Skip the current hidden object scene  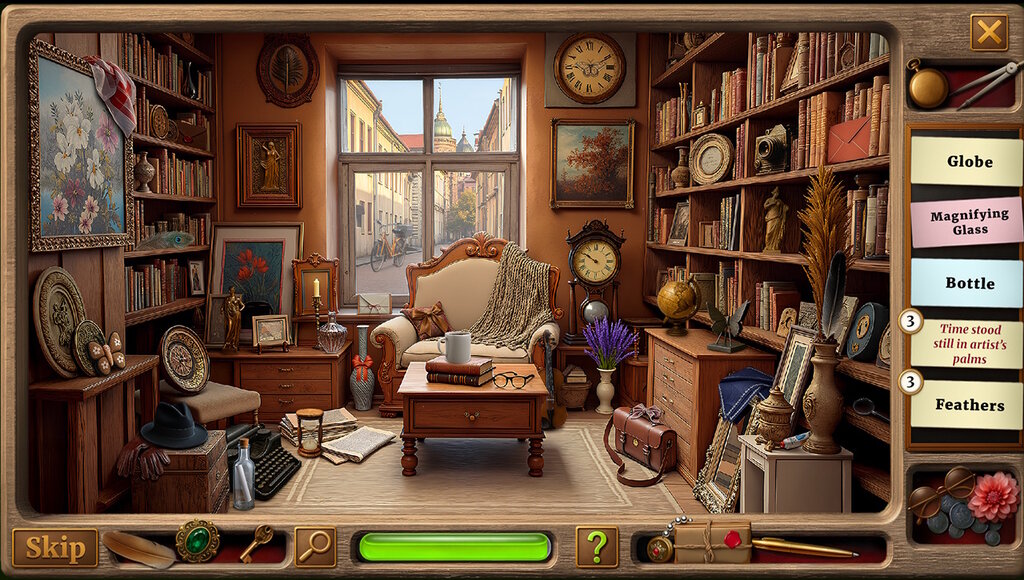coord(55,547)
